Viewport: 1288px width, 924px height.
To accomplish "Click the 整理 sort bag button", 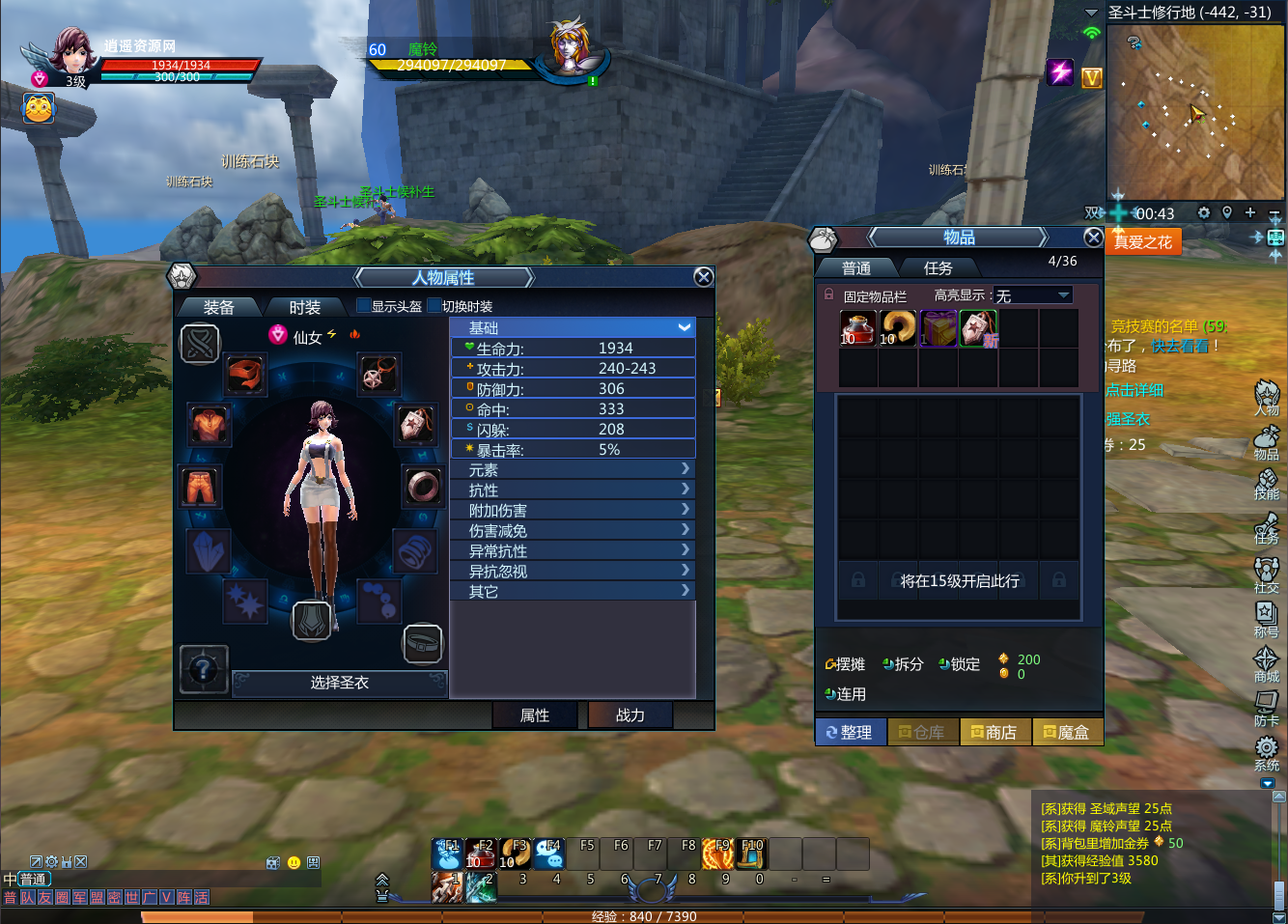I will [x=850, y=732].
